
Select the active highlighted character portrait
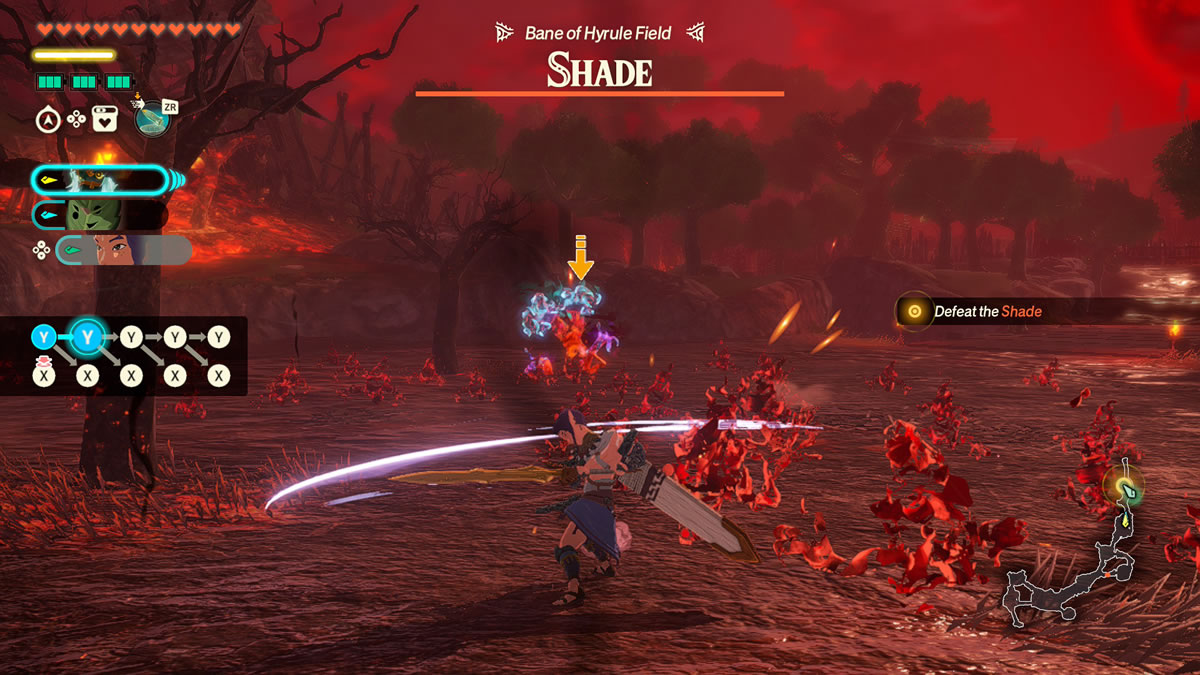coord(100,180)
